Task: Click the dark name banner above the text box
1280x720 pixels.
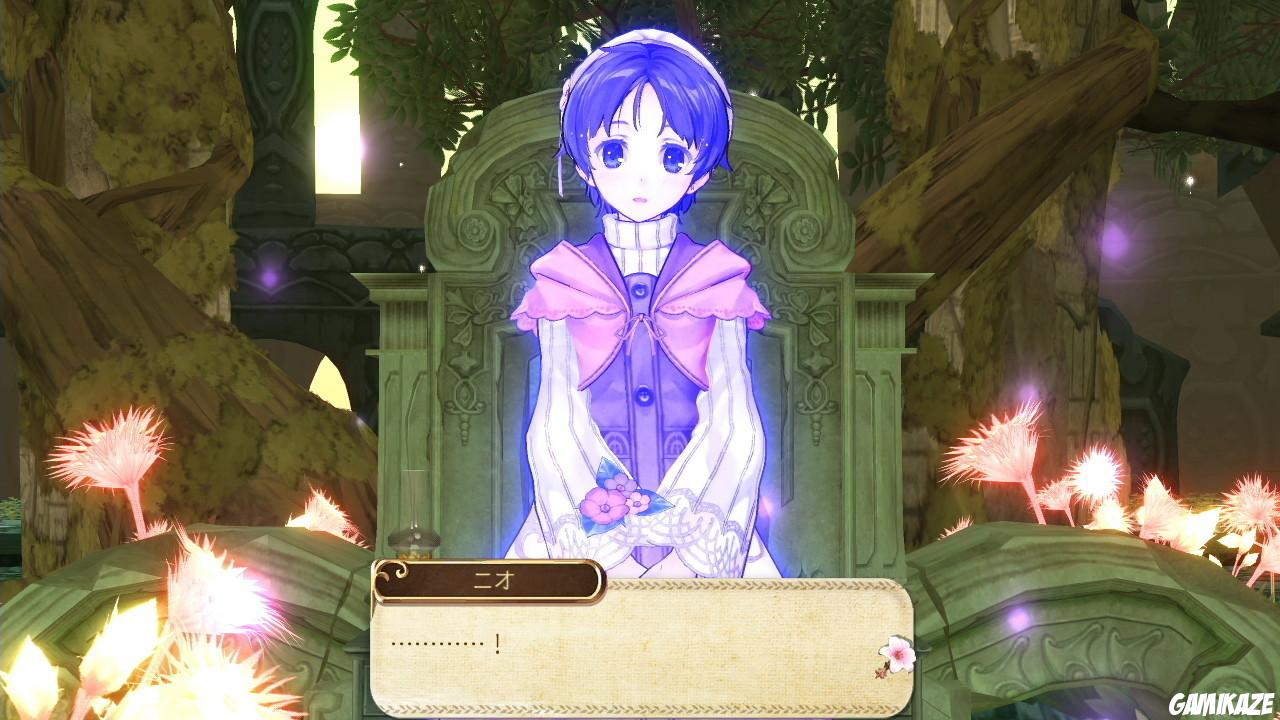Action: tap(488, 580)
